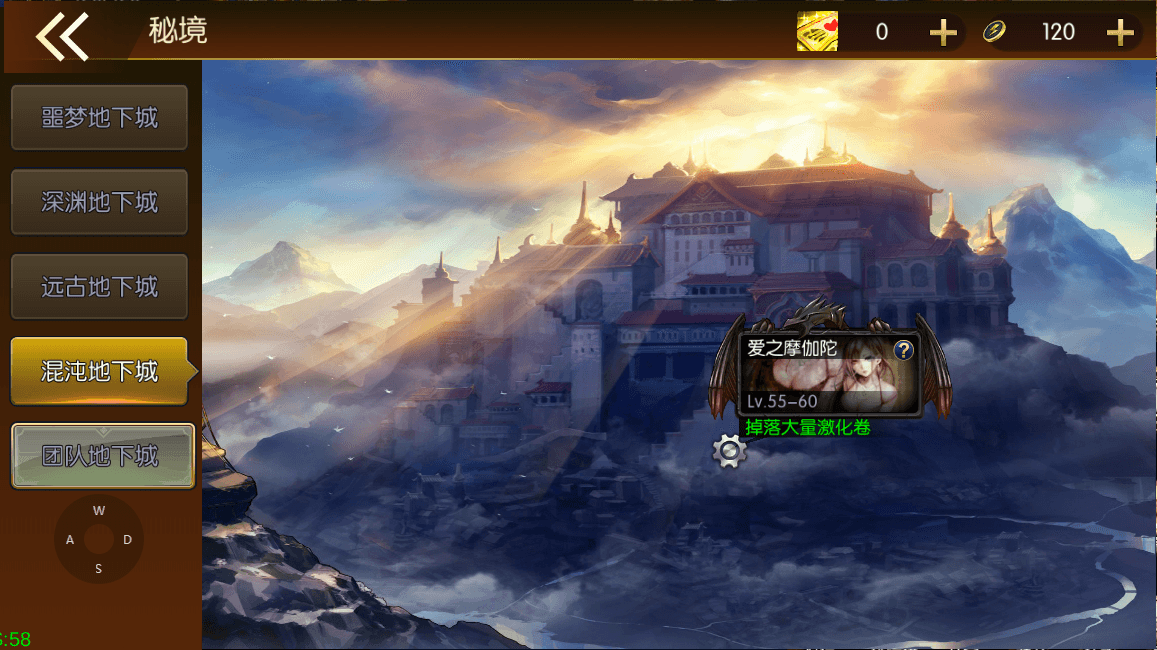
Task: Show the 团队地下城 tab
Action: pos(102,456)
